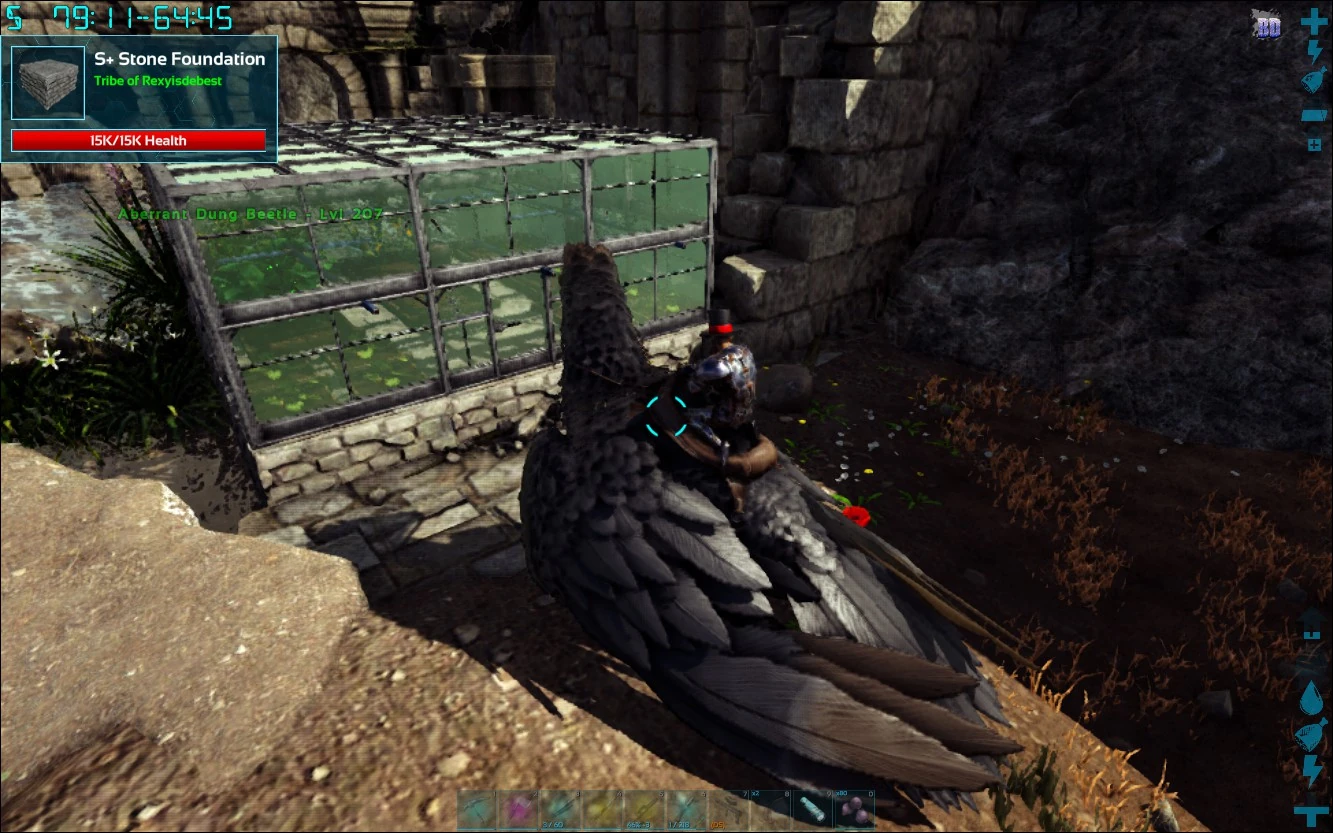
Task: Click the Tribe of Rexyisdebest name
Action: tap(160, 82)
